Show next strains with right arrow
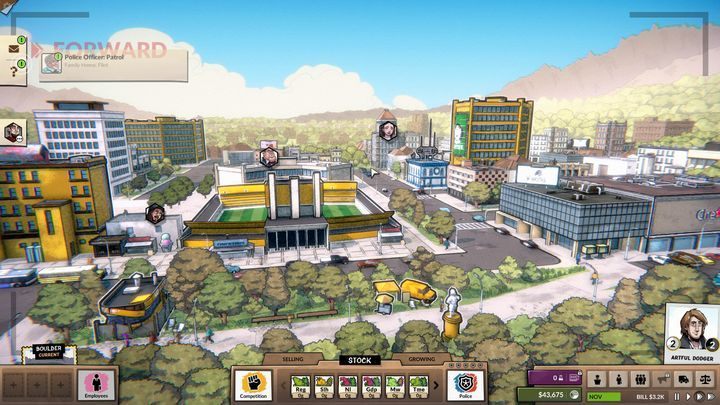This screenshot has width=720, height=405. (x=438, y=385)
